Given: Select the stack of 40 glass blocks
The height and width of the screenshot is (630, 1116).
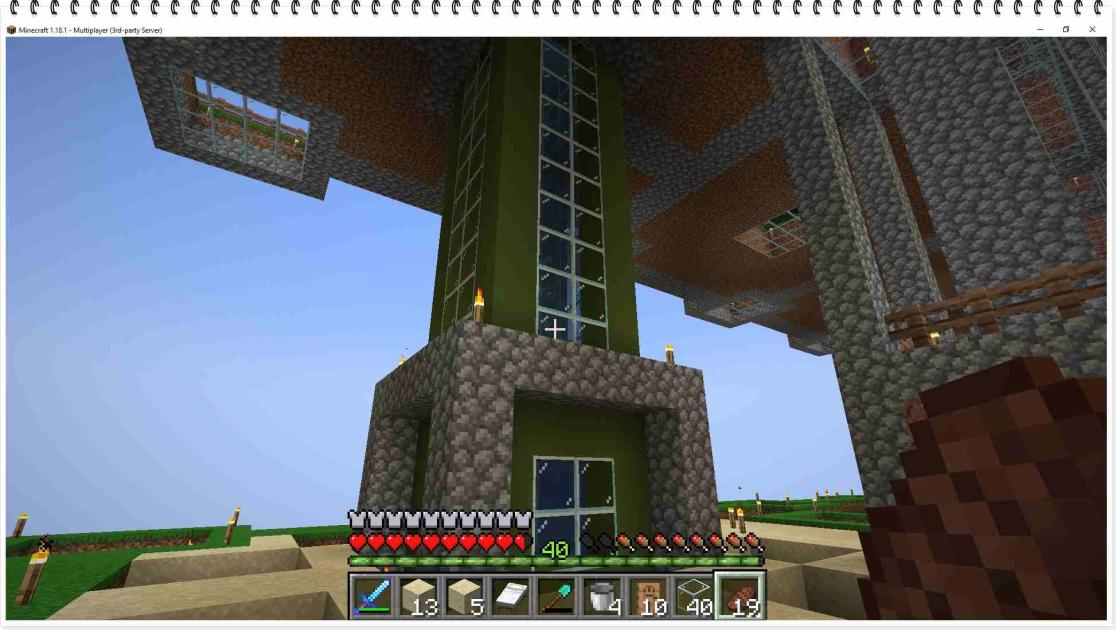Looking at the screenshot, I should pos(693,597).
